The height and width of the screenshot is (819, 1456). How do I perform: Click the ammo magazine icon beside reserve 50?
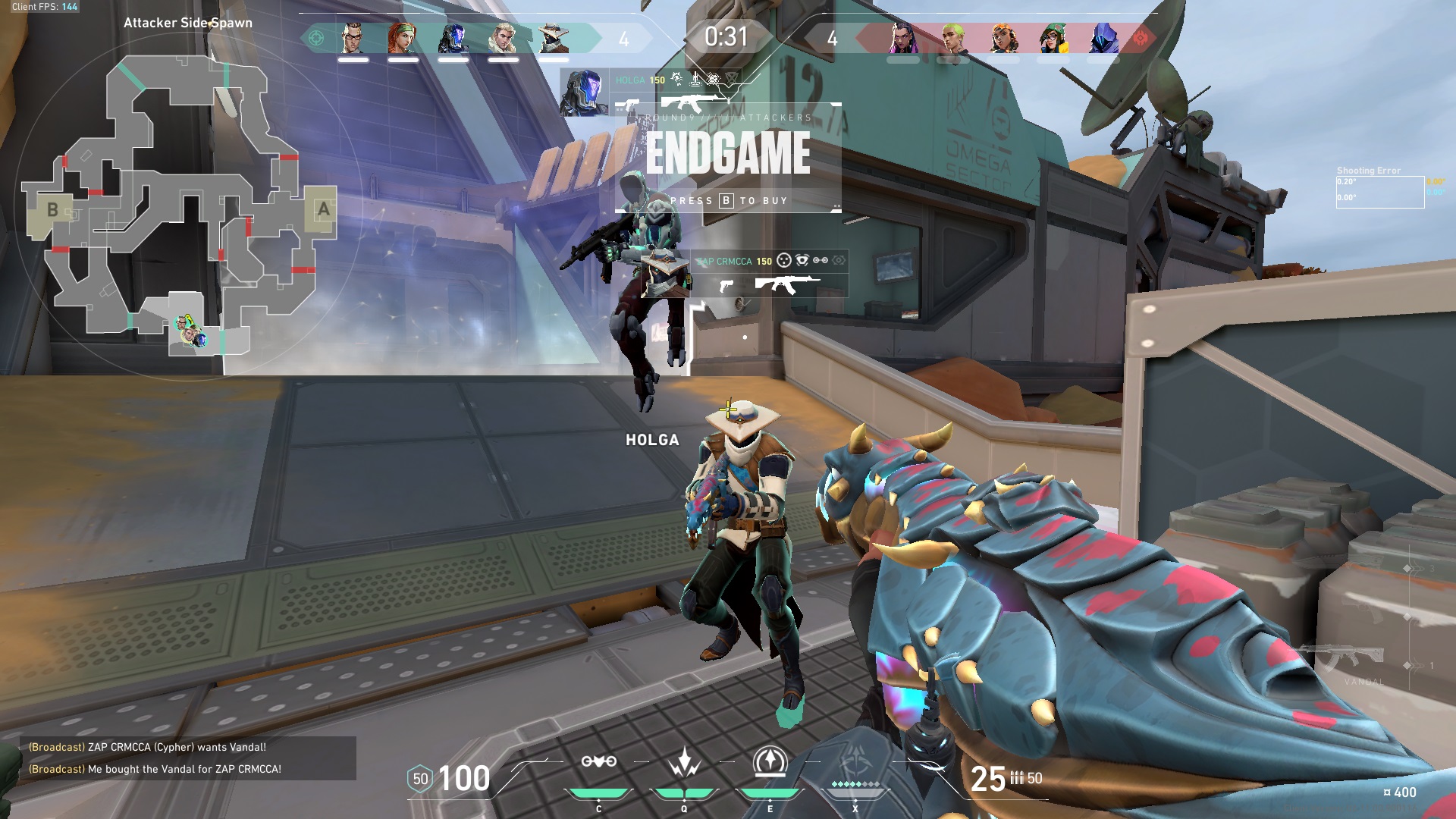tap(1018, 778)
